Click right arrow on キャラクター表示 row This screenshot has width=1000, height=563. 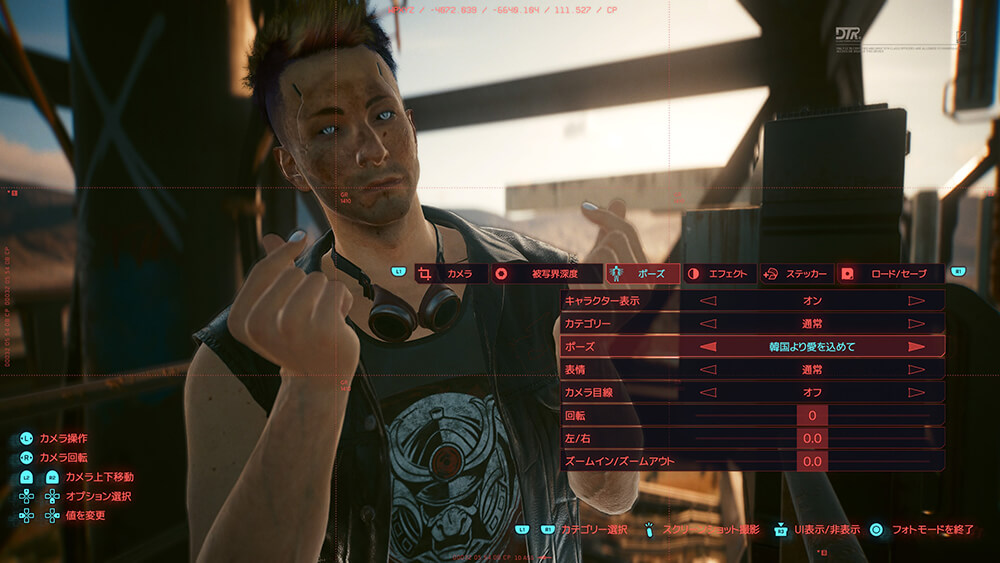point(915,300)
